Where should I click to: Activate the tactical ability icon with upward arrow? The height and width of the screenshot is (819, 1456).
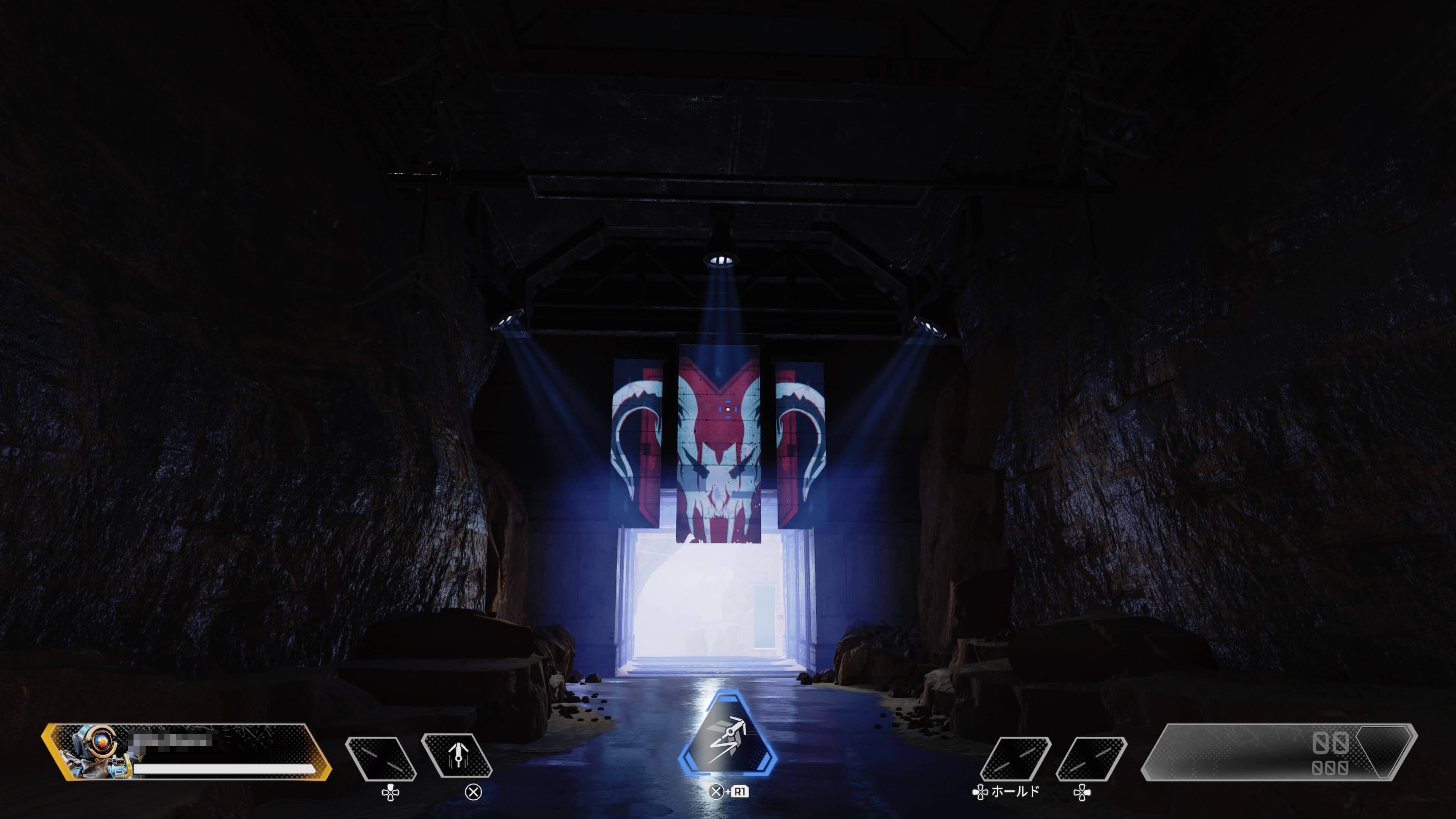coord(457,756)
